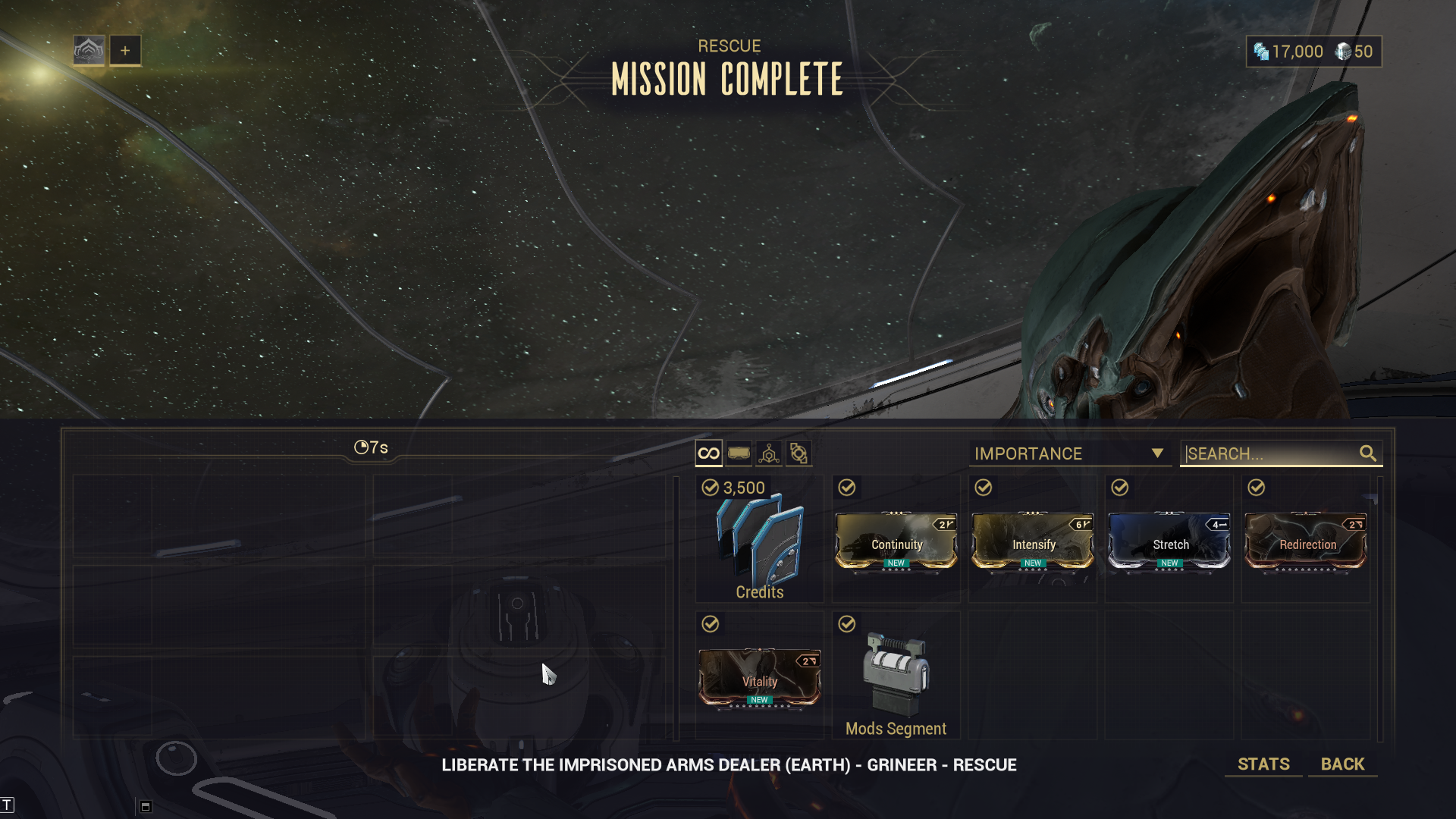
Task: Pick the Stretch mod card
Action: point(1169,541)
